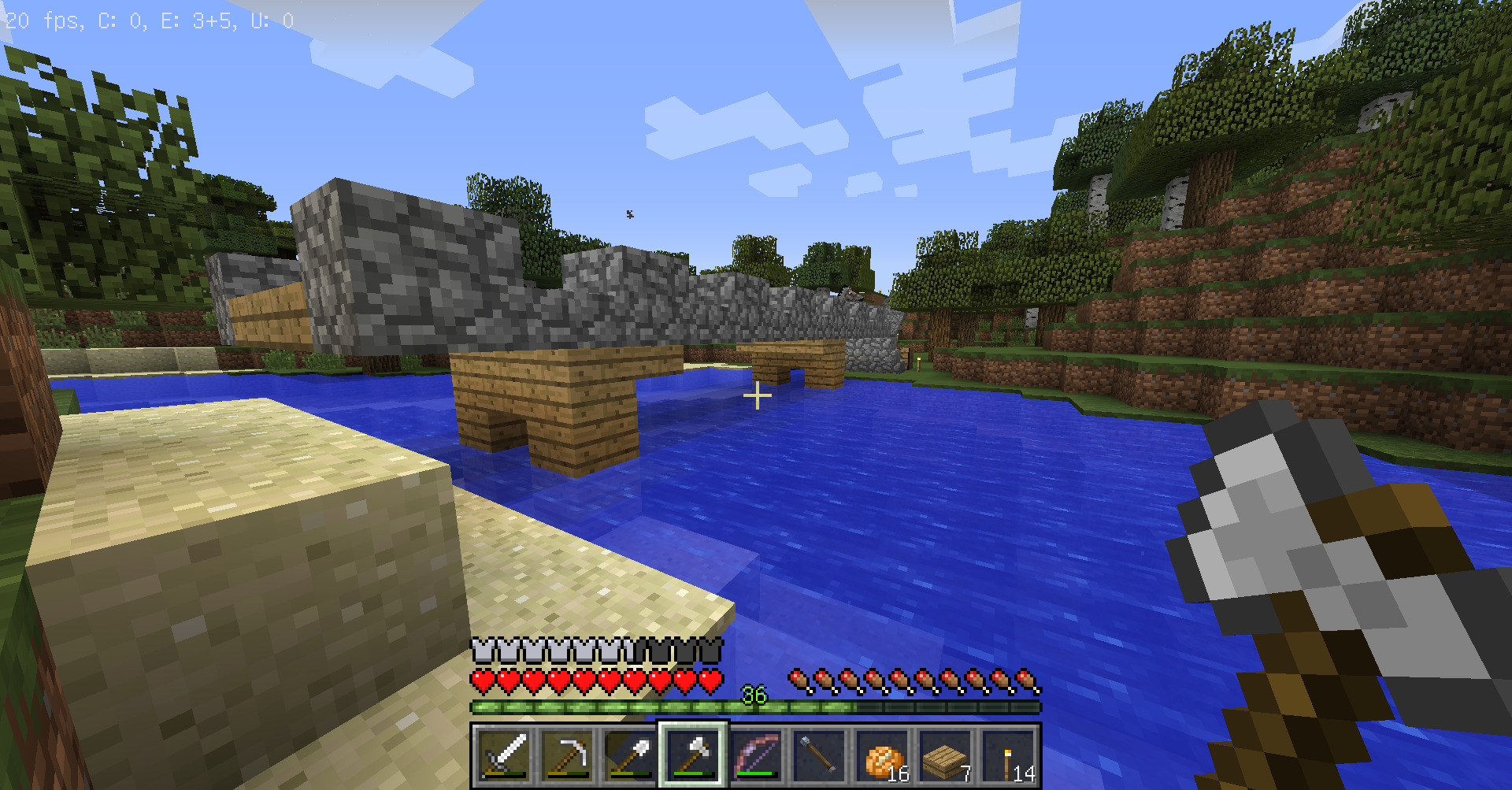Choose the iron shovel in the hotbar
Screen dimensions: 1512x790
coord(630,756)
